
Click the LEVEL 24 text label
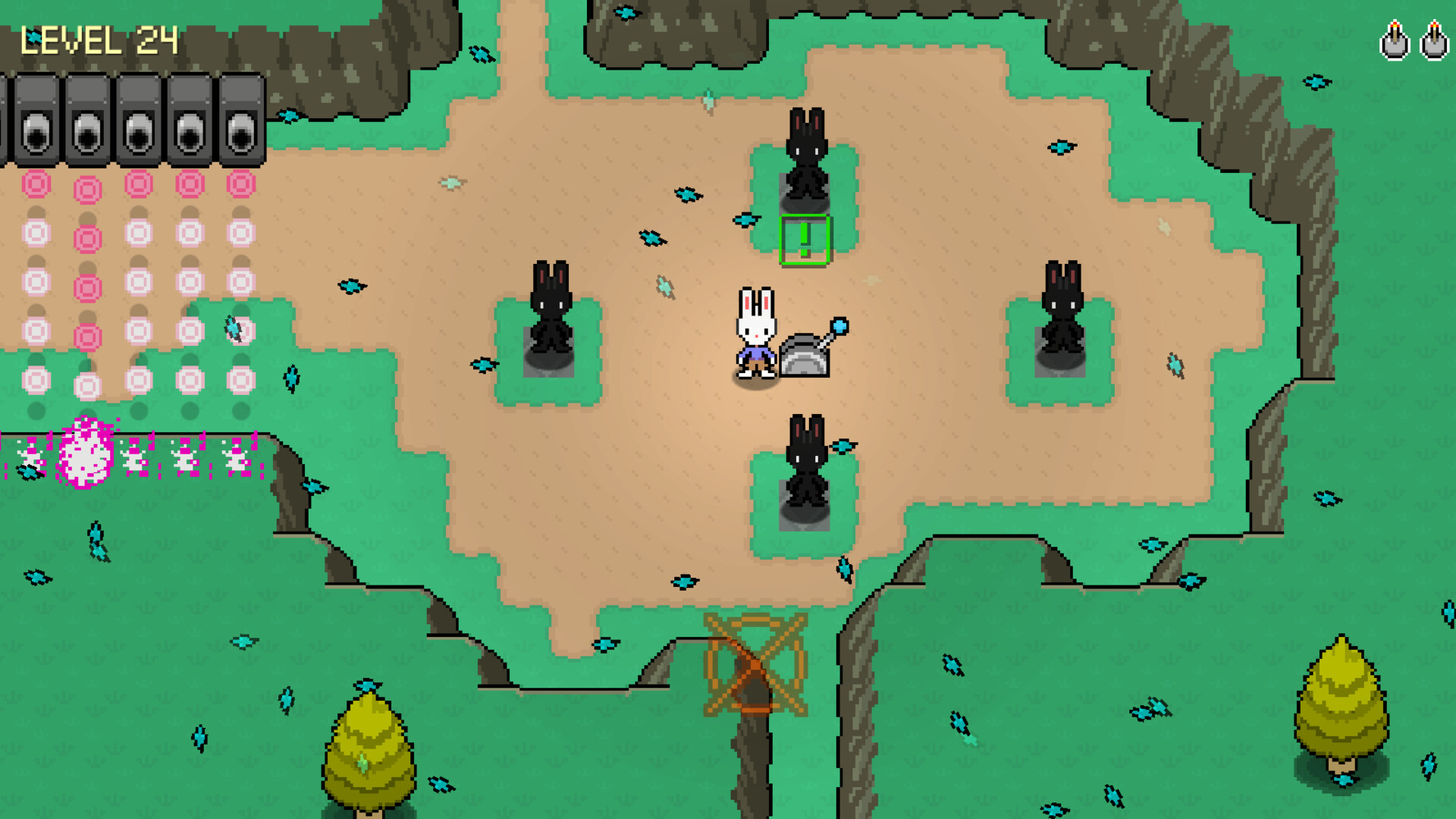(x=99, y=39)
